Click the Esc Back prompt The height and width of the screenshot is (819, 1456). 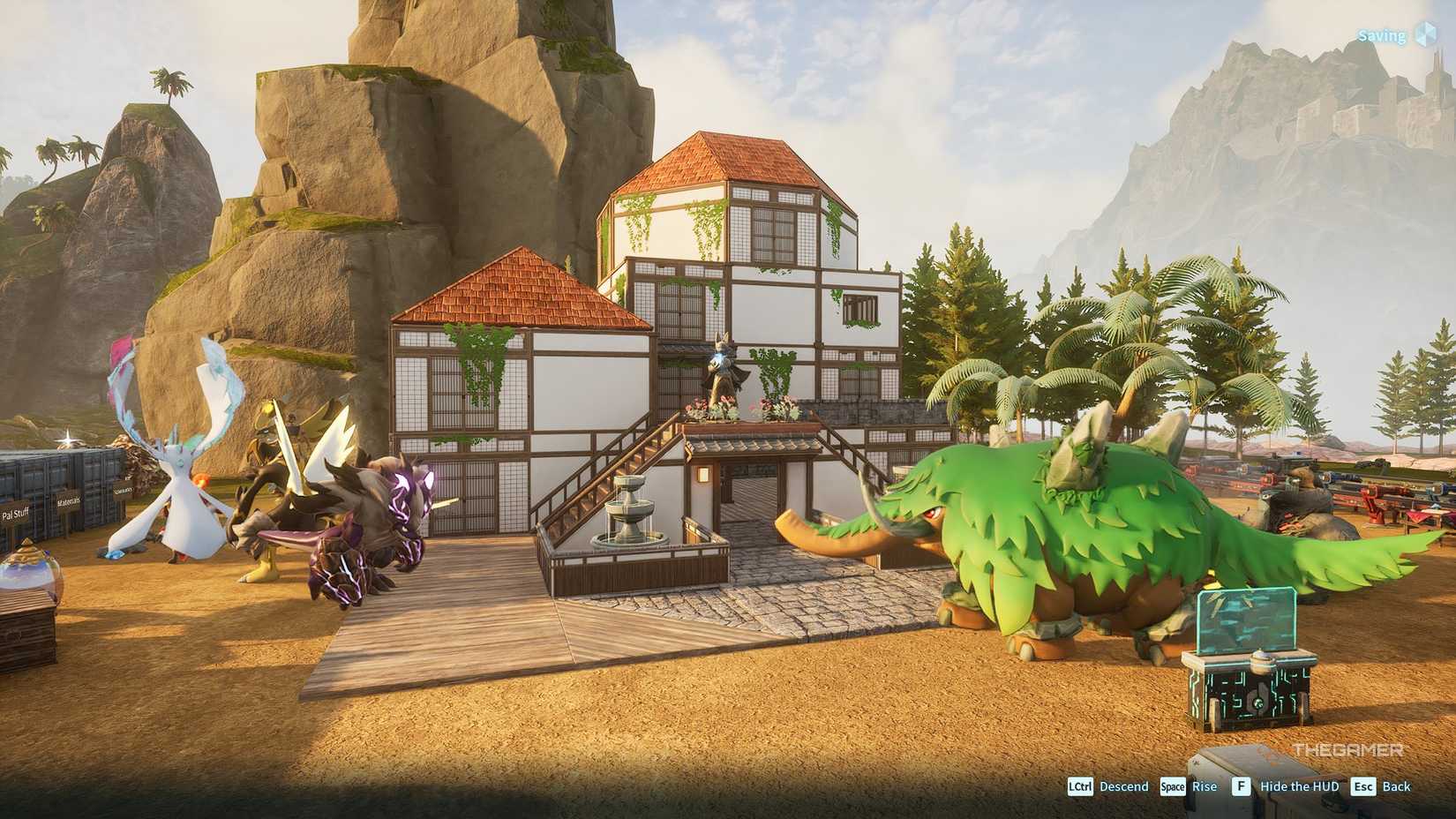(x=1364, y=785)
